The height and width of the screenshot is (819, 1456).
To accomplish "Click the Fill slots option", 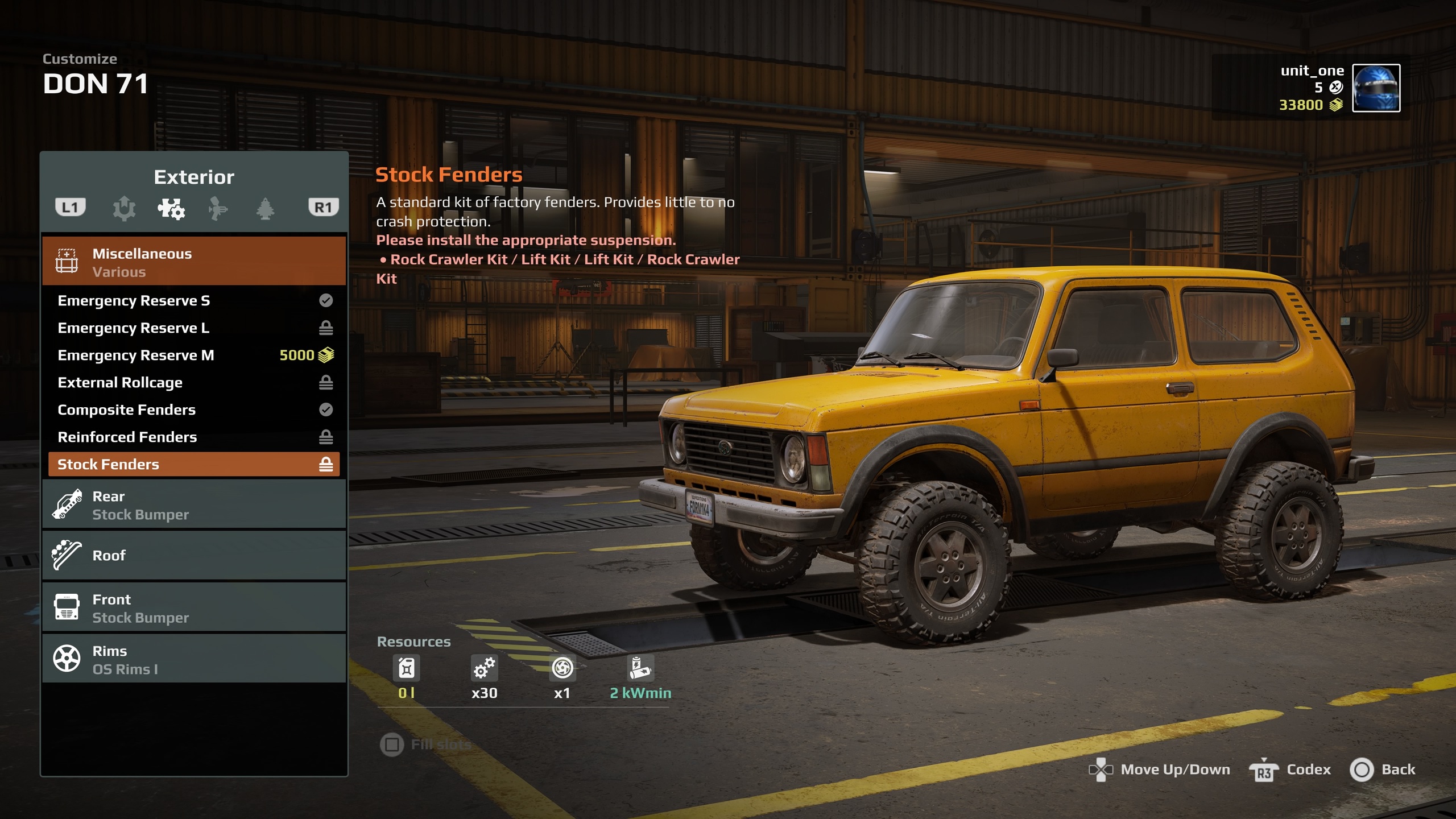I will (427, 744).
